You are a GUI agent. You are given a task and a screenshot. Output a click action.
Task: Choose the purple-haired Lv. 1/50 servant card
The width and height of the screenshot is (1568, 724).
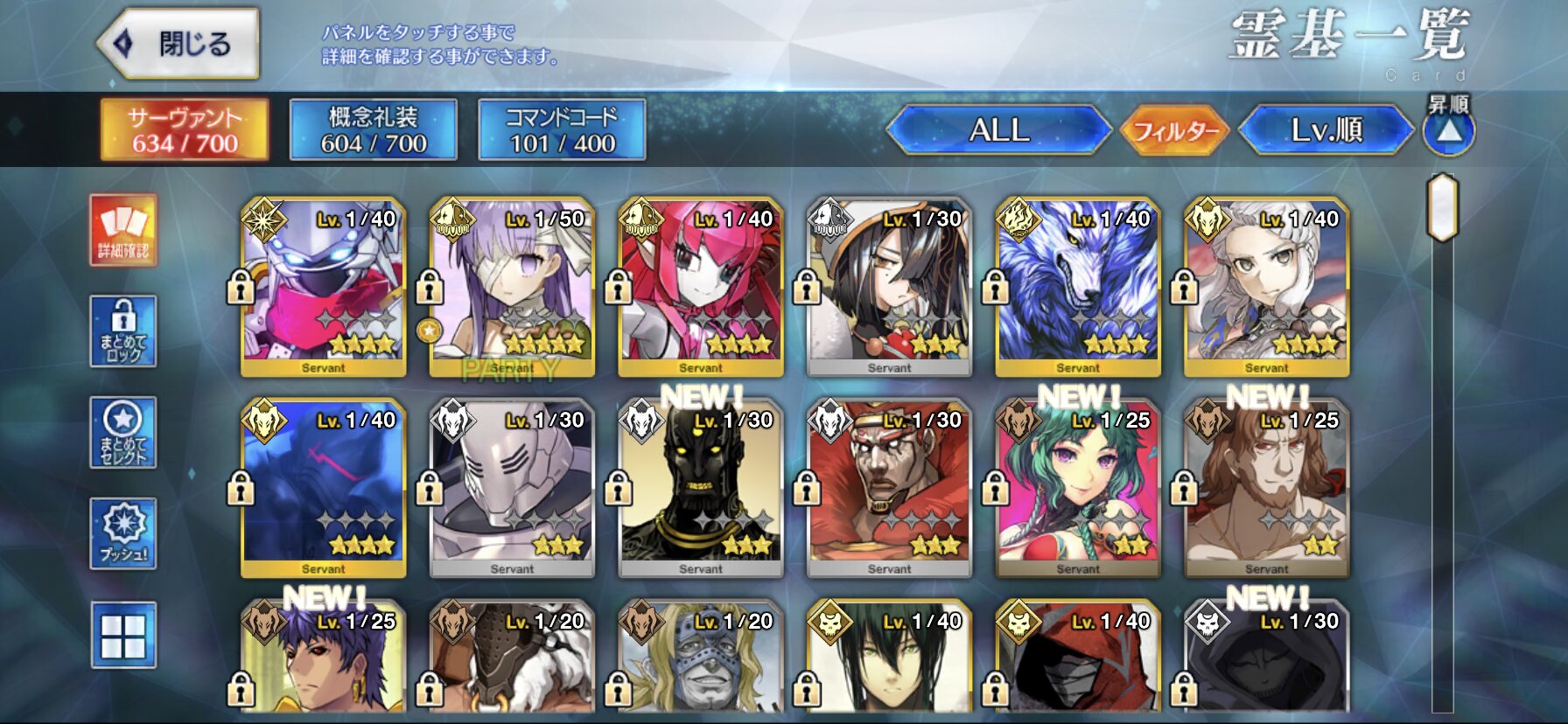(x=512, y=288)
